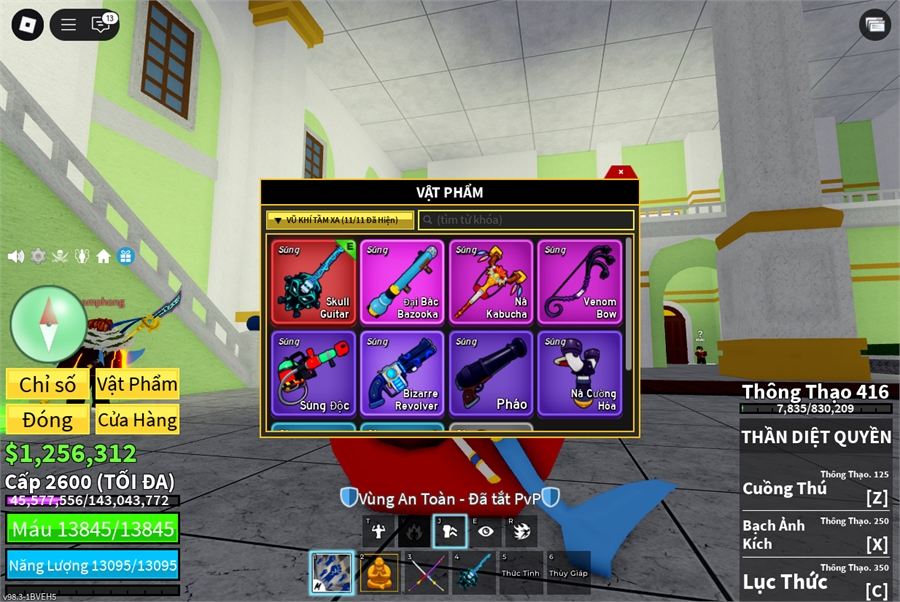
Task: Choose the Đại Bác Bazooka item
Action: (402, 281)
